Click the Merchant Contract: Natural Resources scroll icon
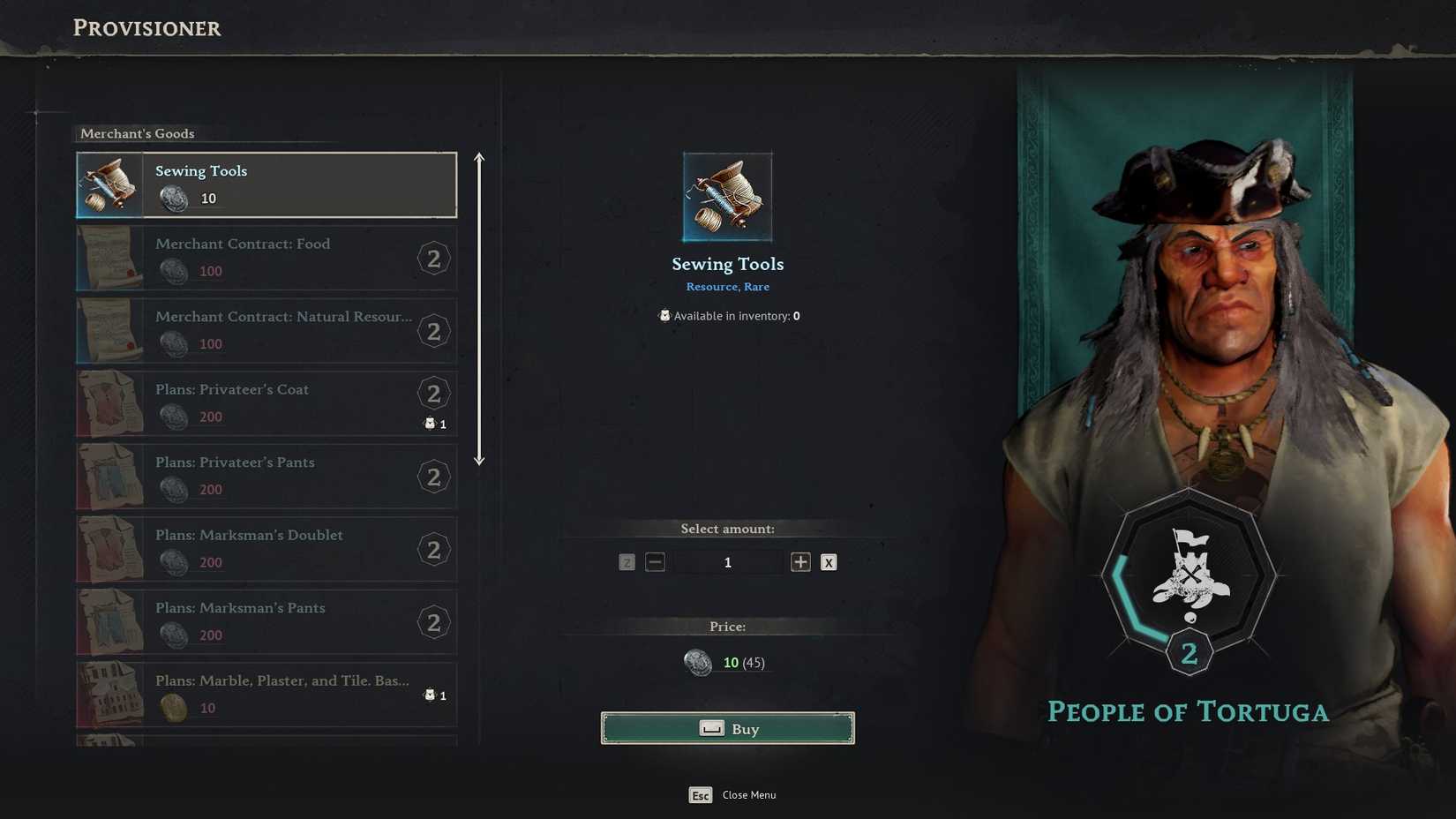1456x819 pixels. (x=108, y=331)
